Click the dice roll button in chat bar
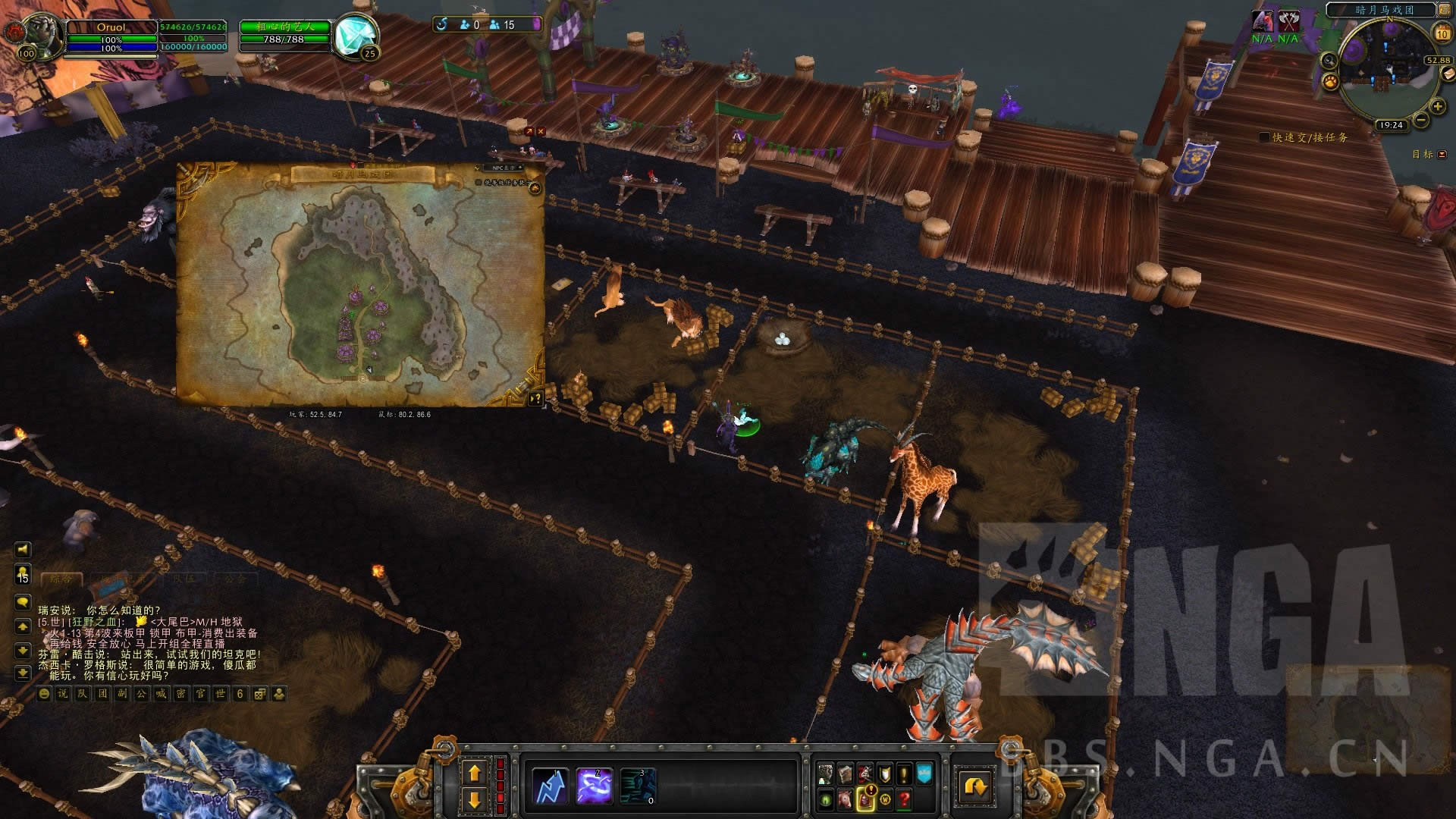The image size is (1456, 819). (259, 694)
